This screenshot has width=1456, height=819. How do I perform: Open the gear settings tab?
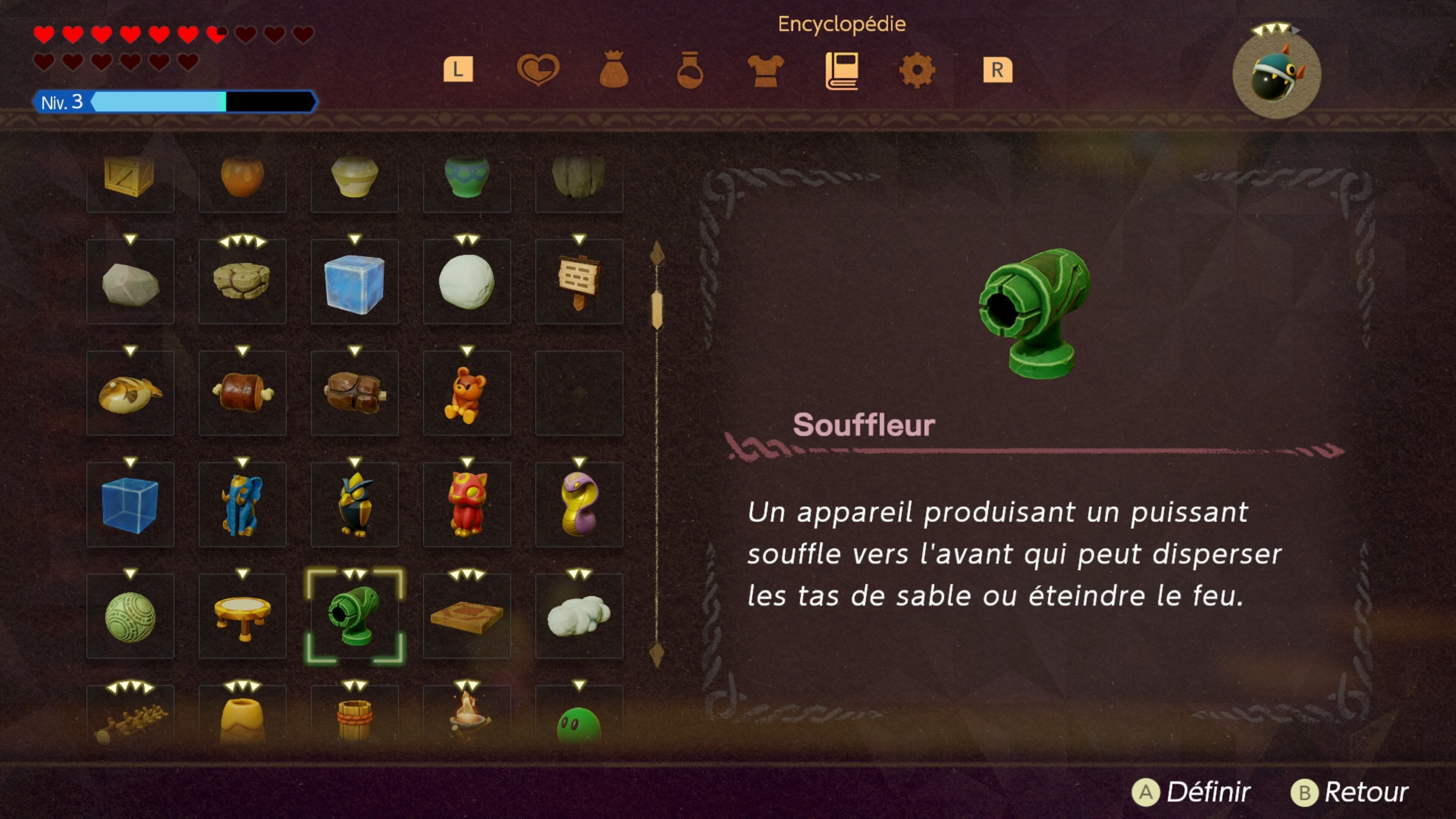click(917, 70)
